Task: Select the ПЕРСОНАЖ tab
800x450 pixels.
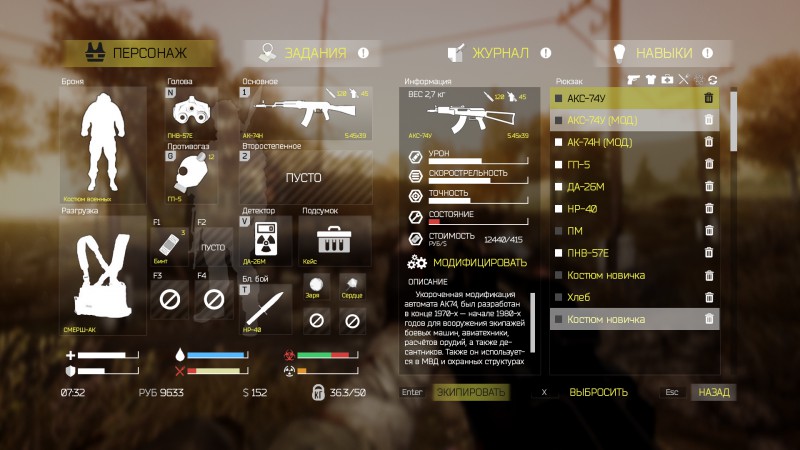Action: tap(139, 54)
